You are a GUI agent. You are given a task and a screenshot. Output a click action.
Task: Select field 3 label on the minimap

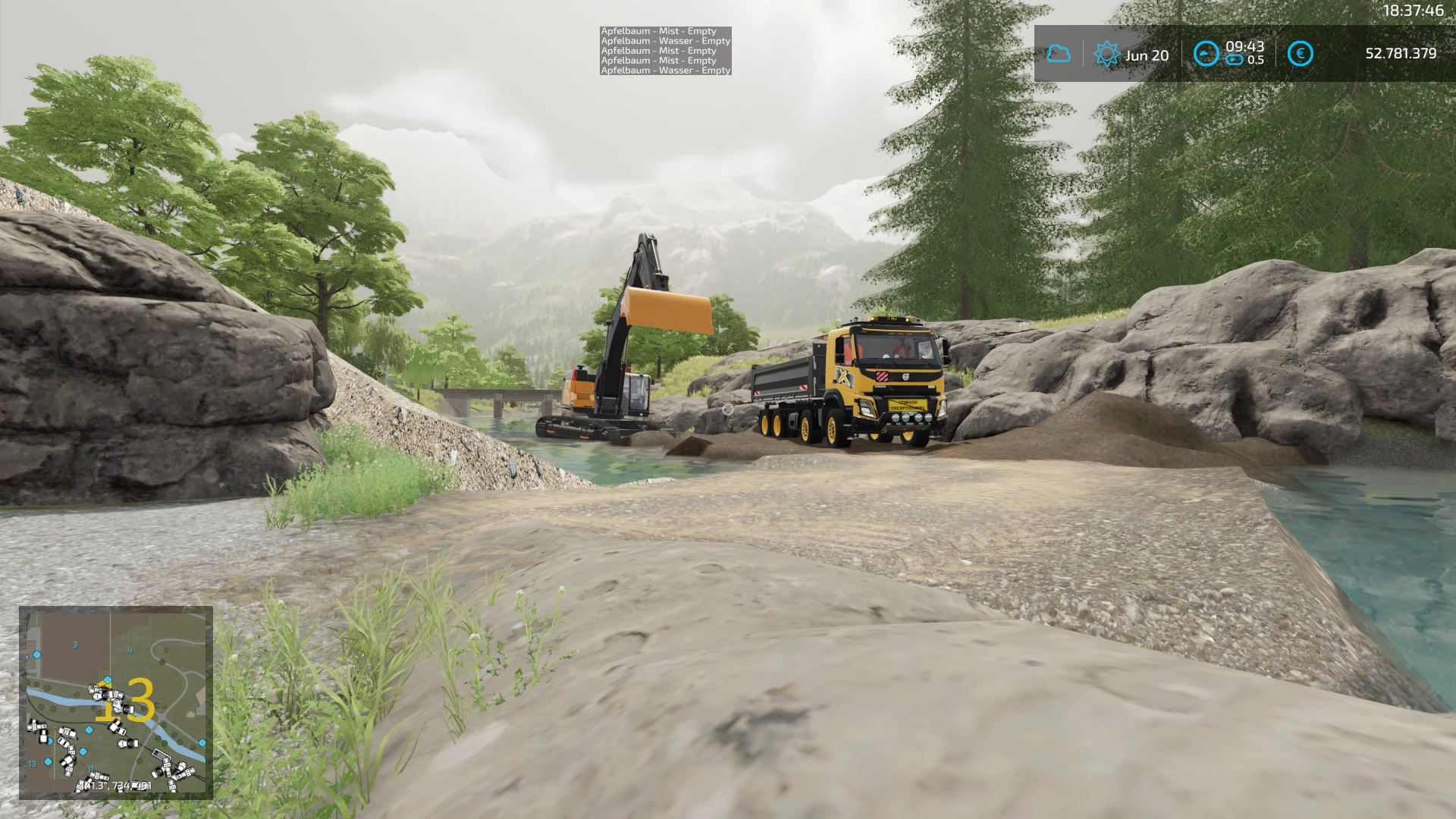pyautogui.click(x=75, y=645)
